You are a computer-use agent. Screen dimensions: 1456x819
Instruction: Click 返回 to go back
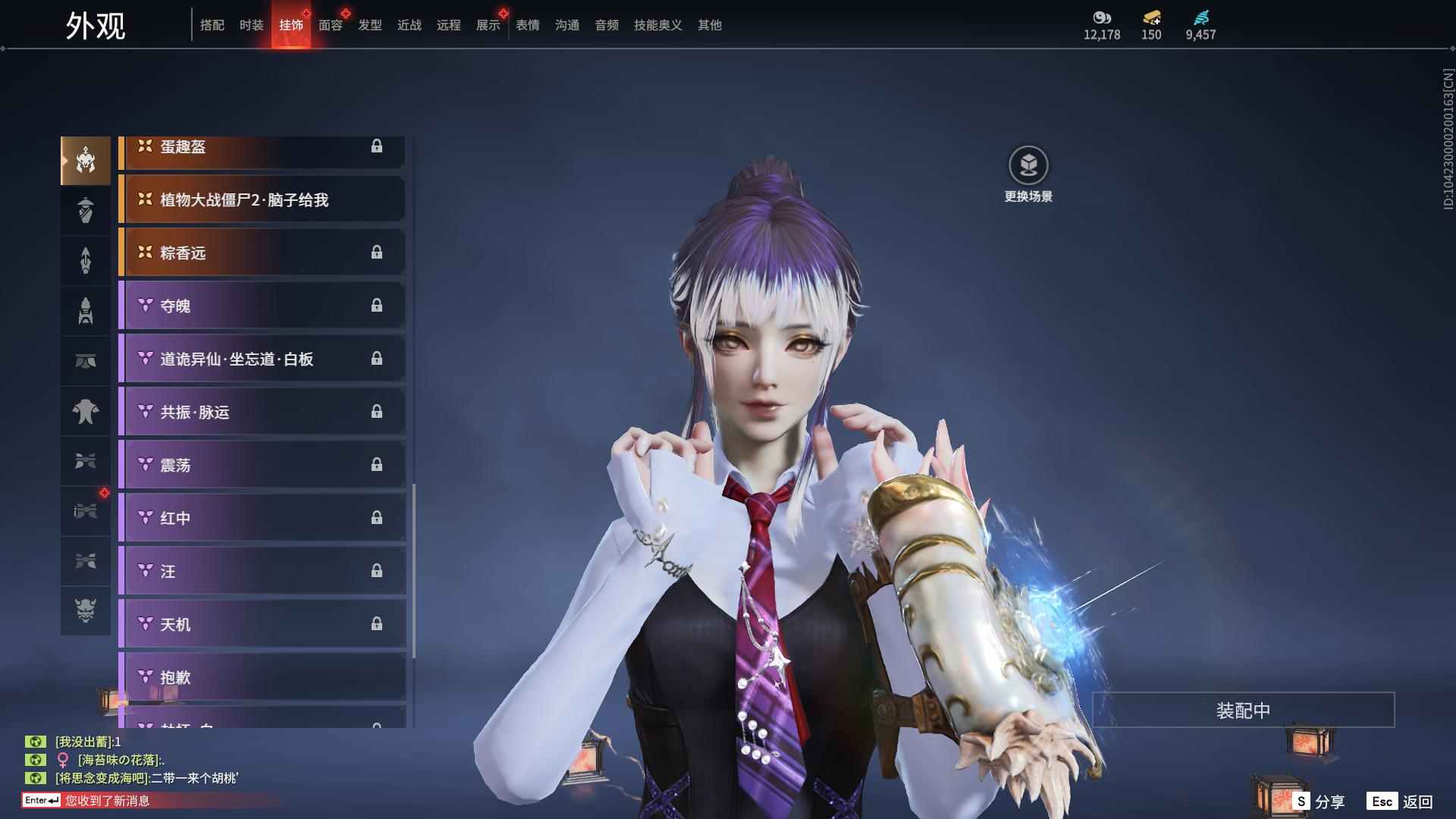tap(1400, 802)
